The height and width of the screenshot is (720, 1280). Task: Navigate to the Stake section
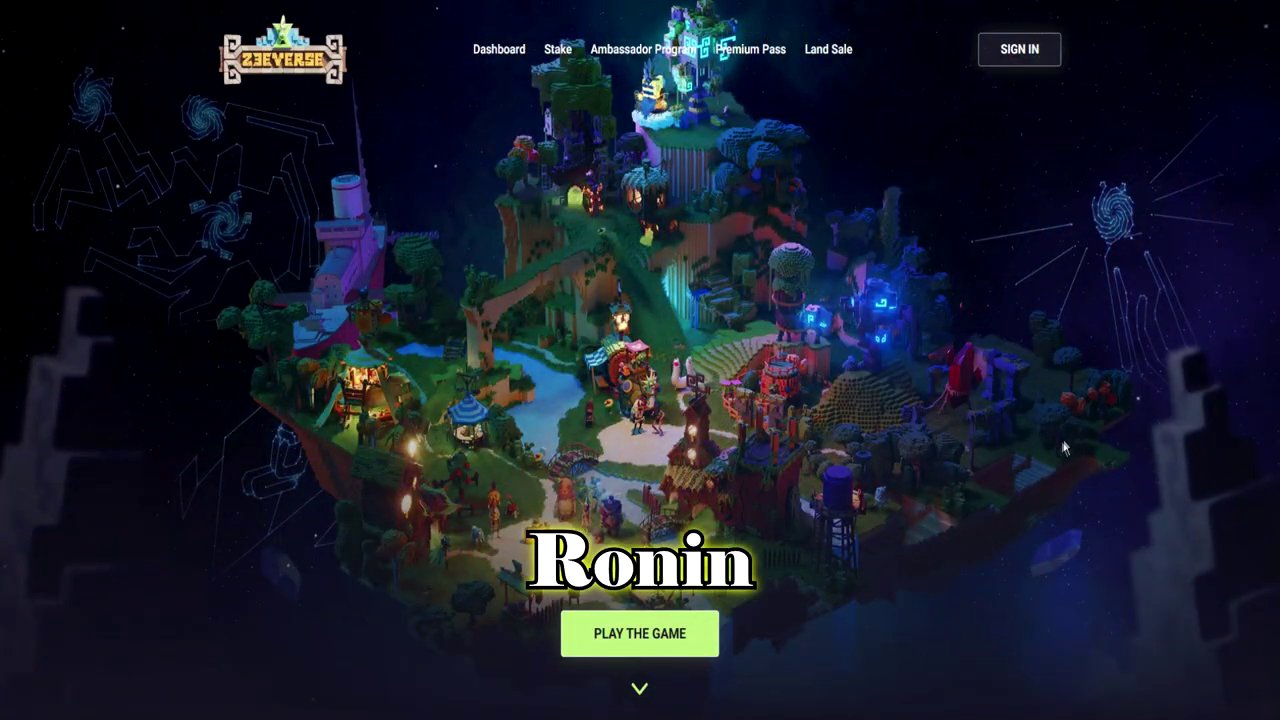tap(557, 49)
